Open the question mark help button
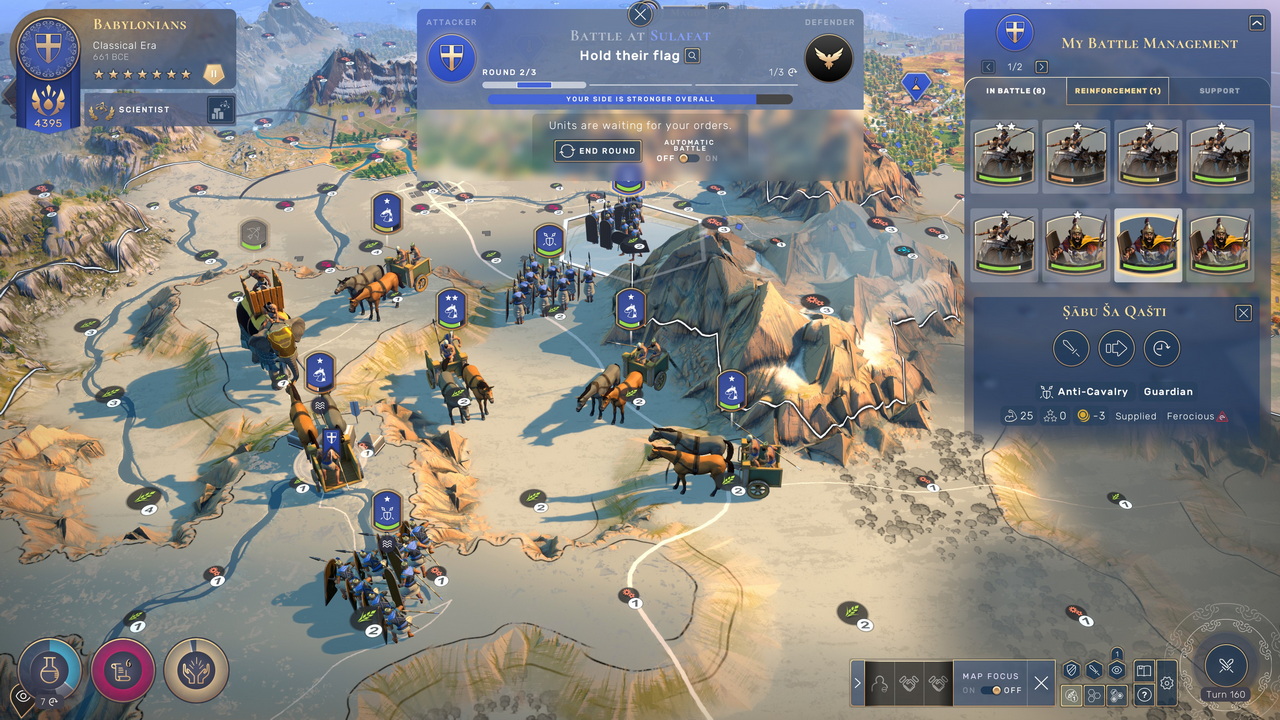 pyautogui.click(x=1144, y=695)
